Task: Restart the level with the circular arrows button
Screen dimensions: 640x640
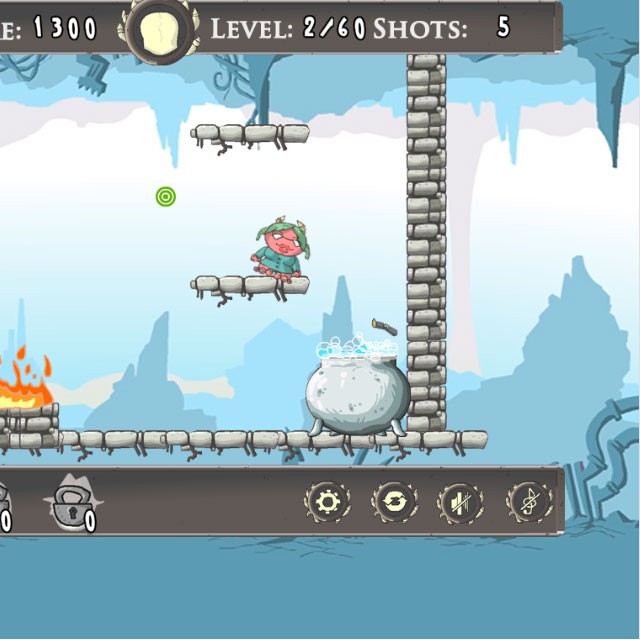Action: point(394,502)
